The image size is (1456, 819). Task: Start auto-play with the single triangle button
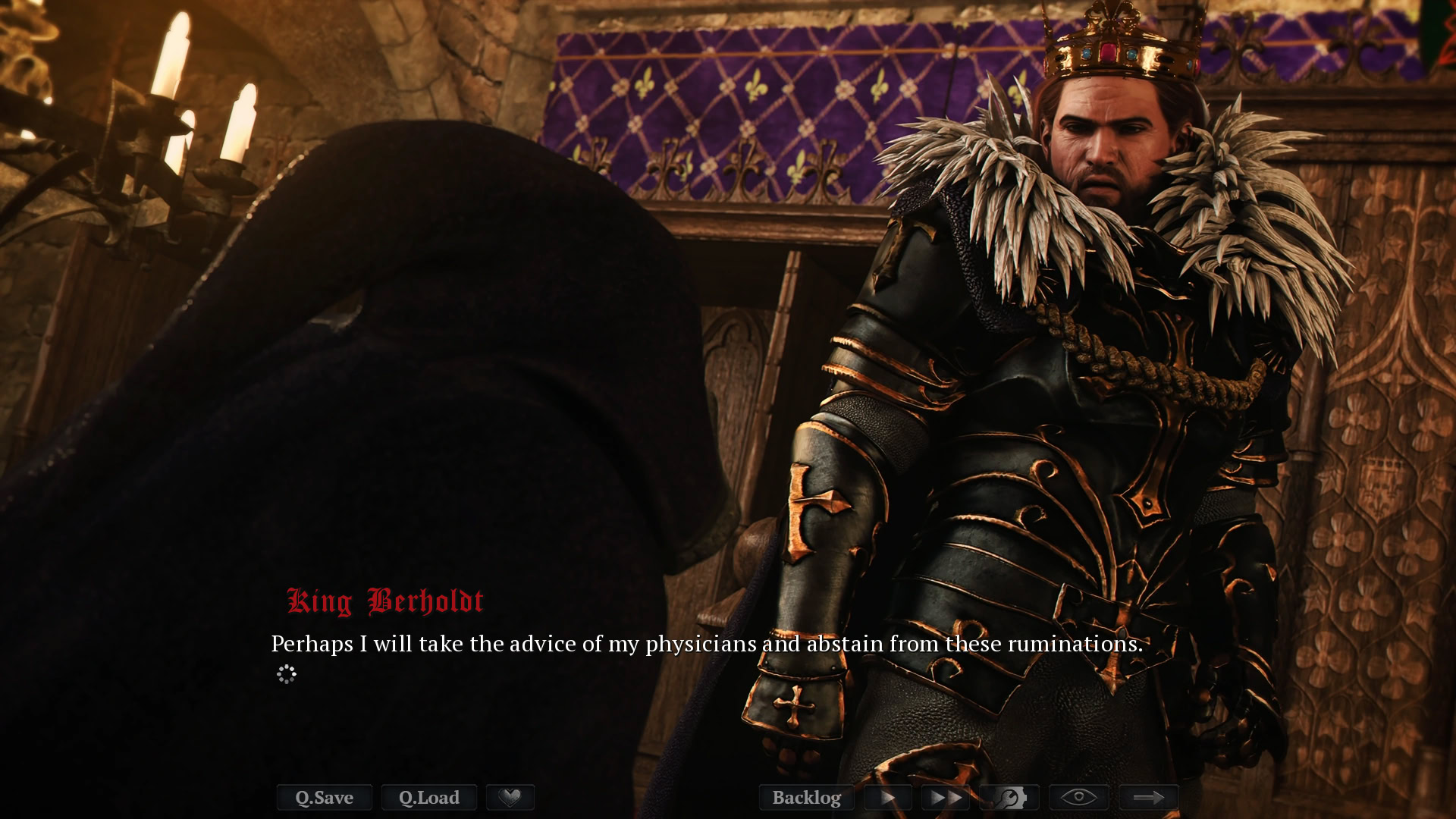click(887, 797)
